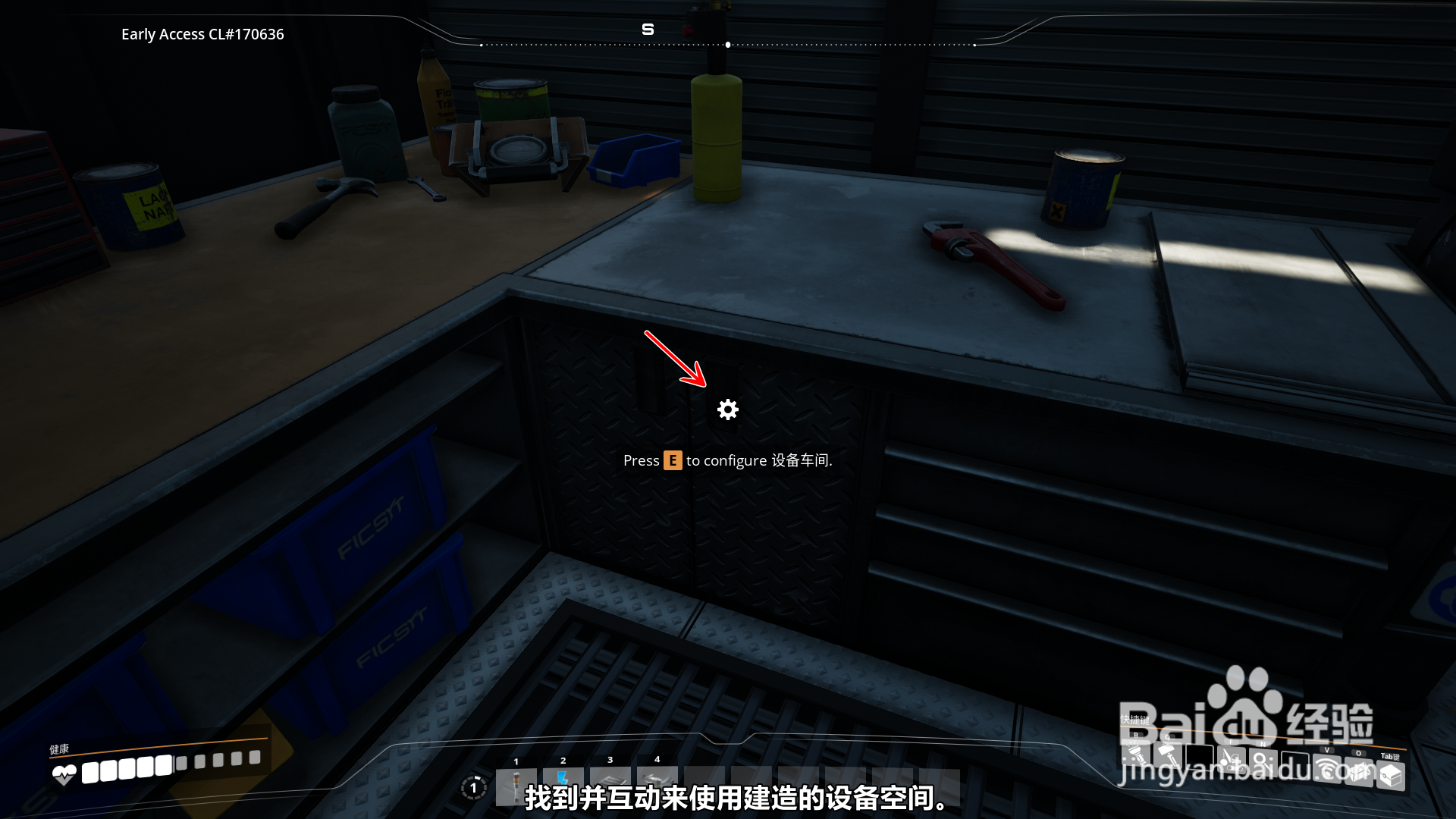Open the search icon labeled N
The height and width of the screenshot is (819, 1456).
1262,762
